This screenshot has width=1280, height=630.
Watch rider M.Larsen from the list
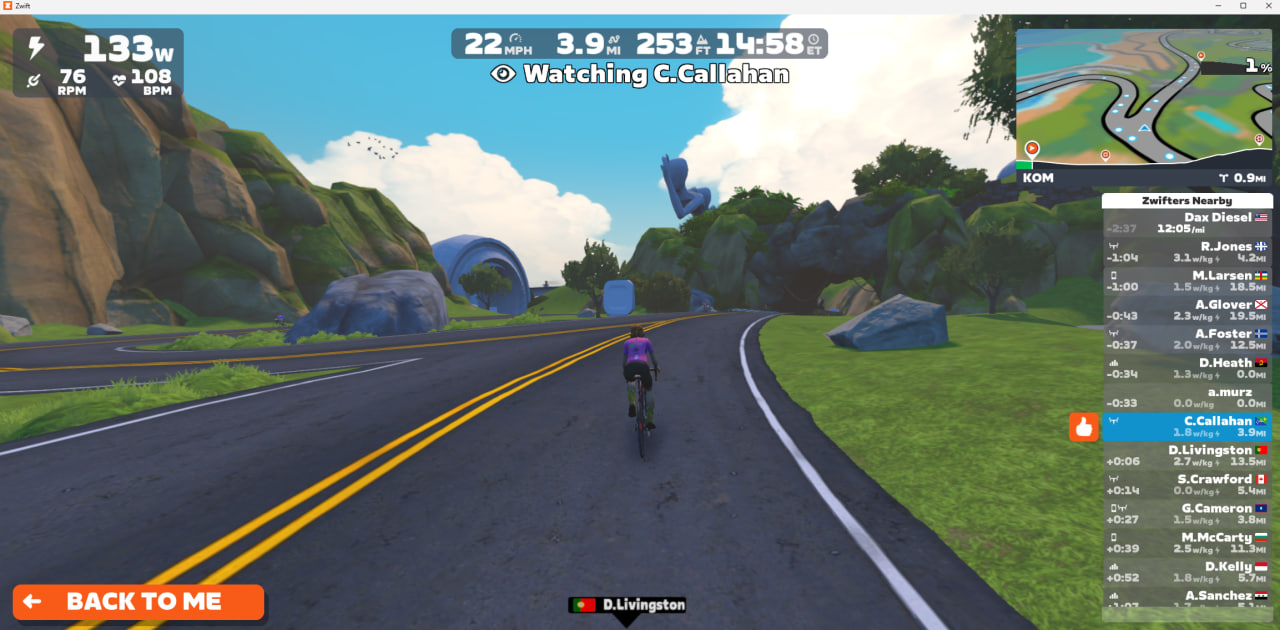pos(1187,281)
